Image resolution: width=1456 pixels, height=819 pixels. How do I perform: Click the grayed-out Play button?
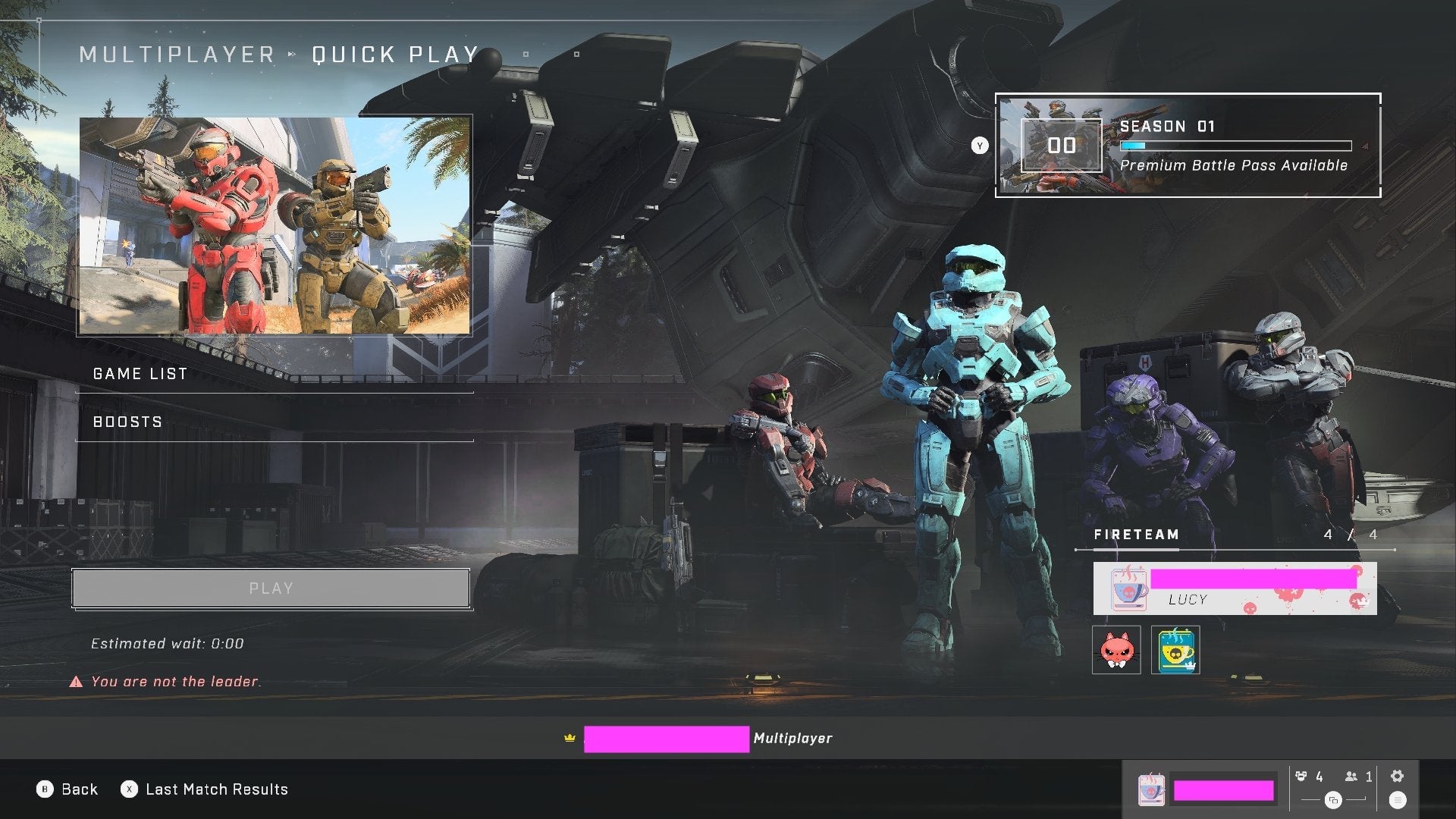coord(270,588)
